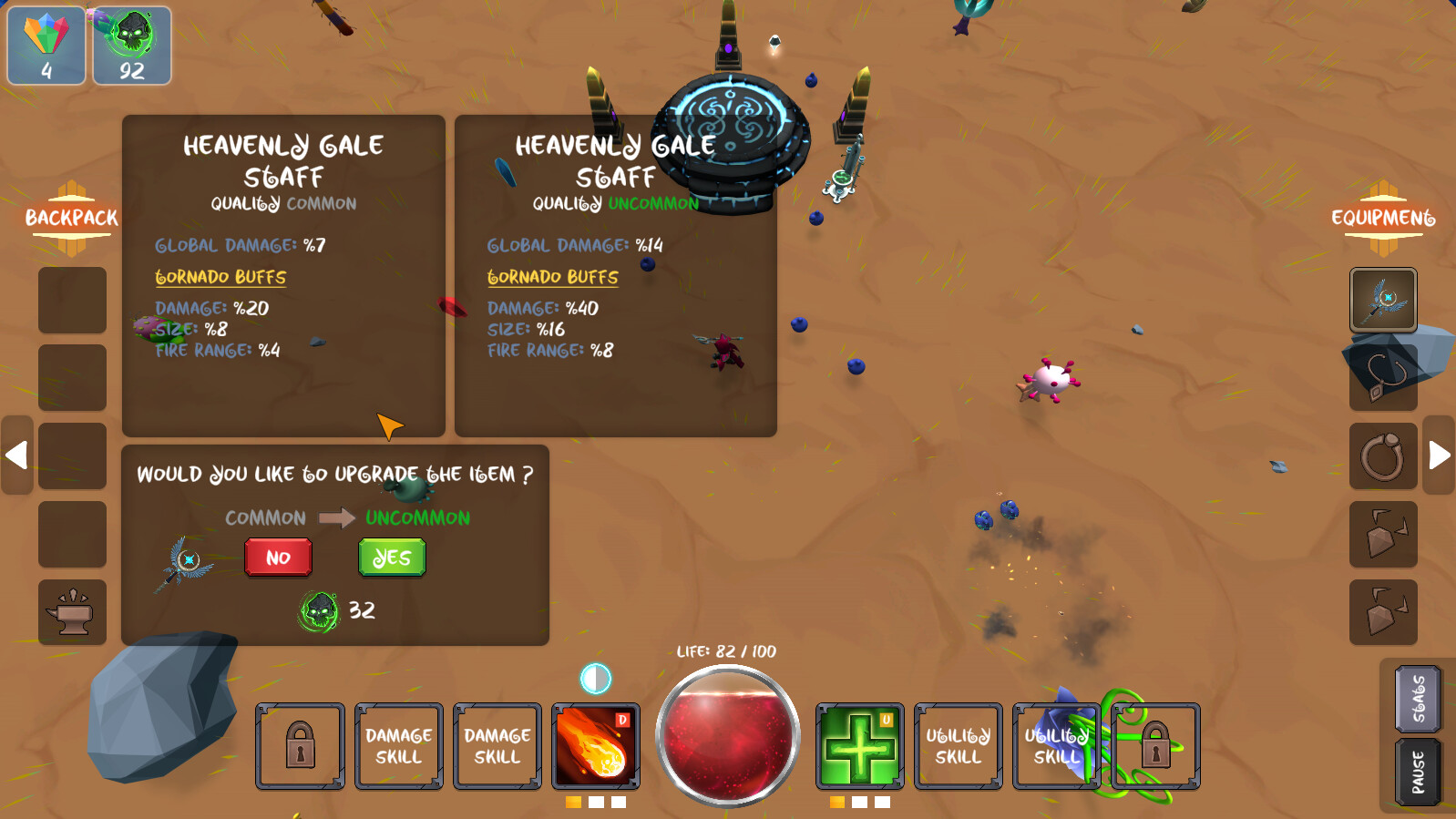1456x819 pixels.
Task: Click NO to decline the item upgrade
Action: point(278,557)
